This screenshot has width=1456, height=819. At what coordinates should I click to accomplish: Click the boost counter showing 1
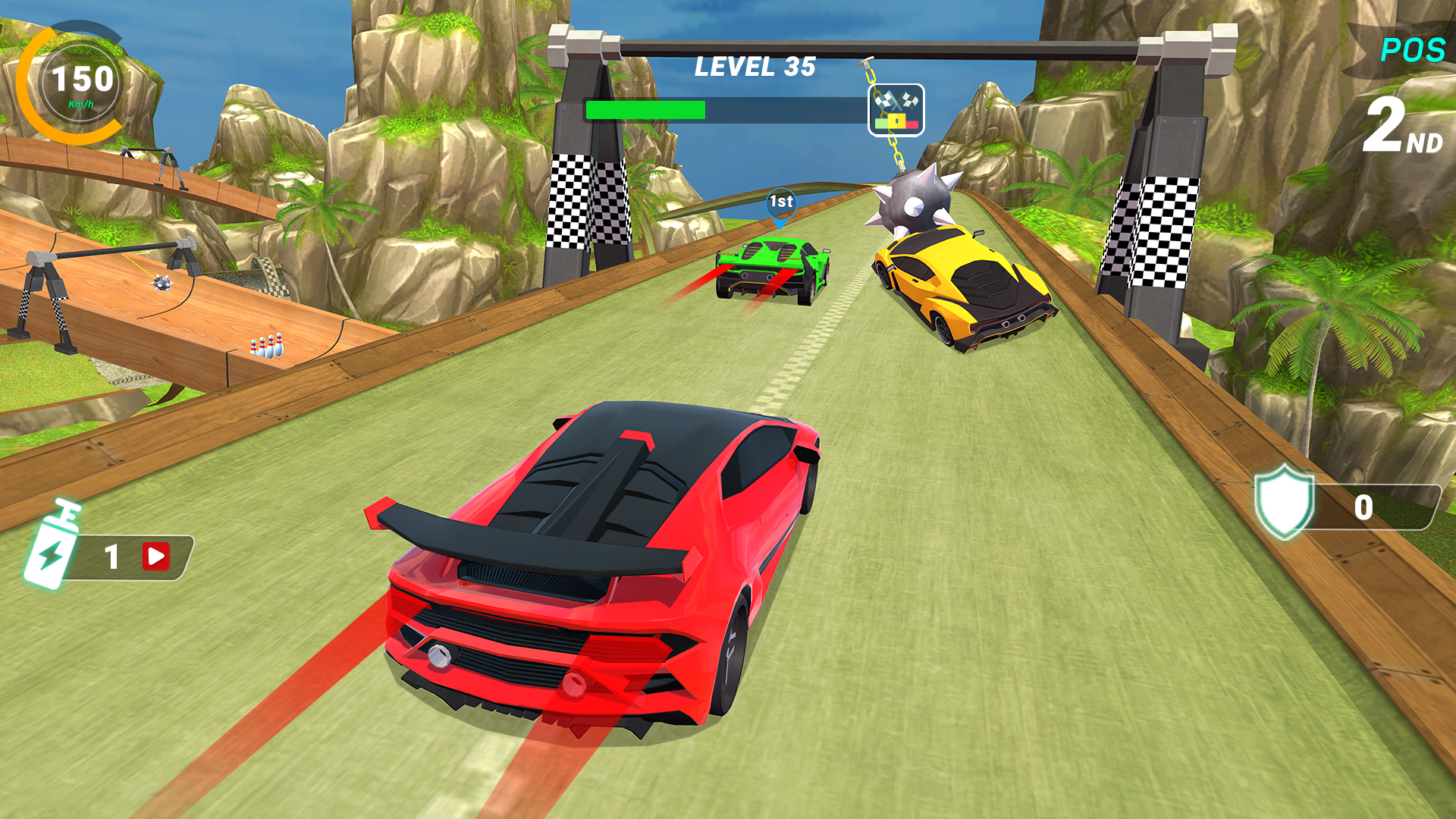[x=111, y=557]
